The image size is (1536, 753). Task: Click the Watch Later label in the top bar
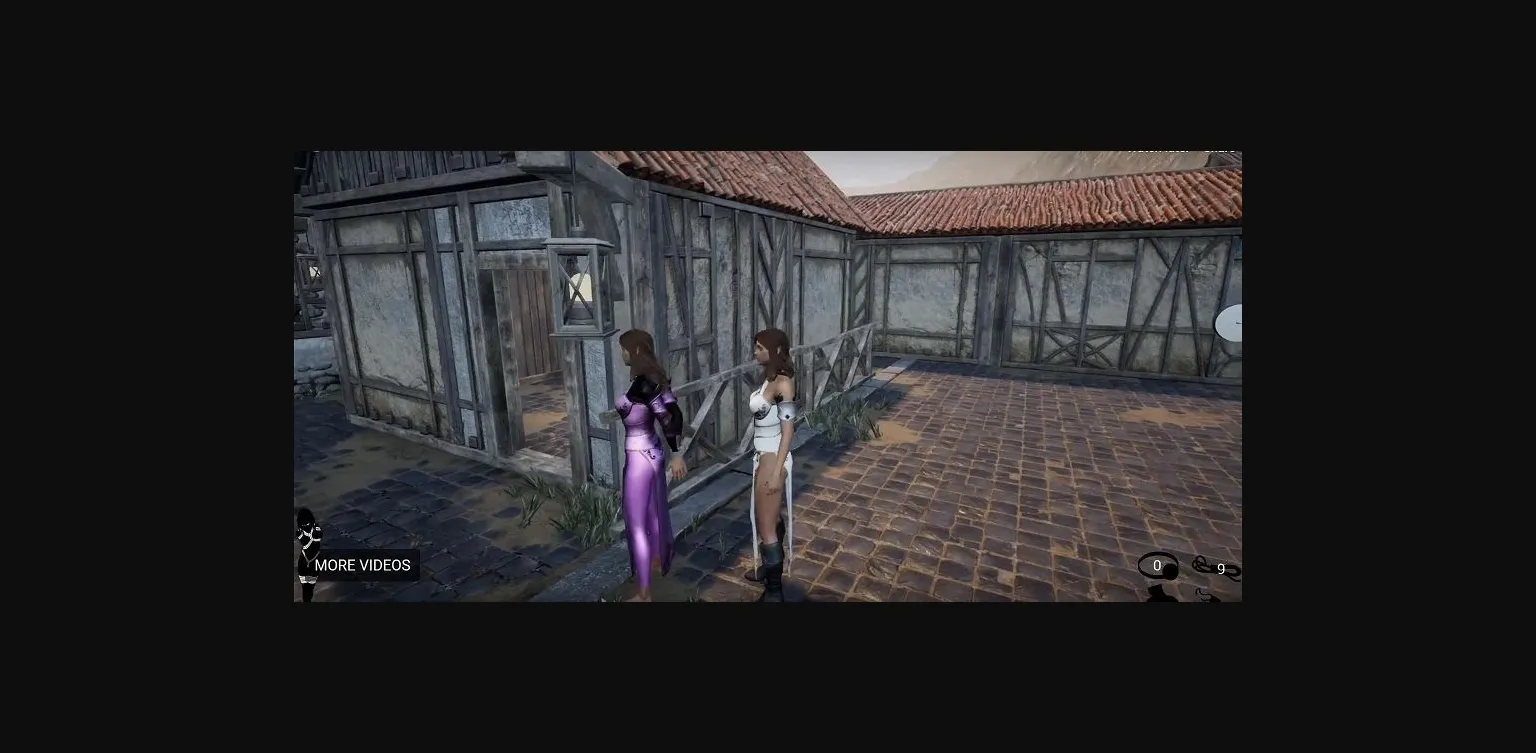pyautogui.click(x=1155, y=148)
